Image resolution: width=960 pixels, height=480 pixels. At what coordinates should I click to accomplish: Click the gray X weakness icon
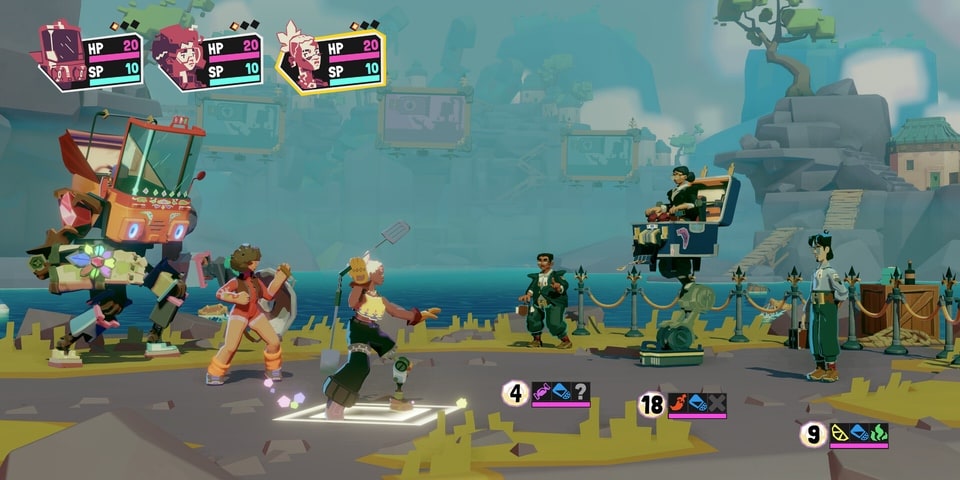(717, 404)
